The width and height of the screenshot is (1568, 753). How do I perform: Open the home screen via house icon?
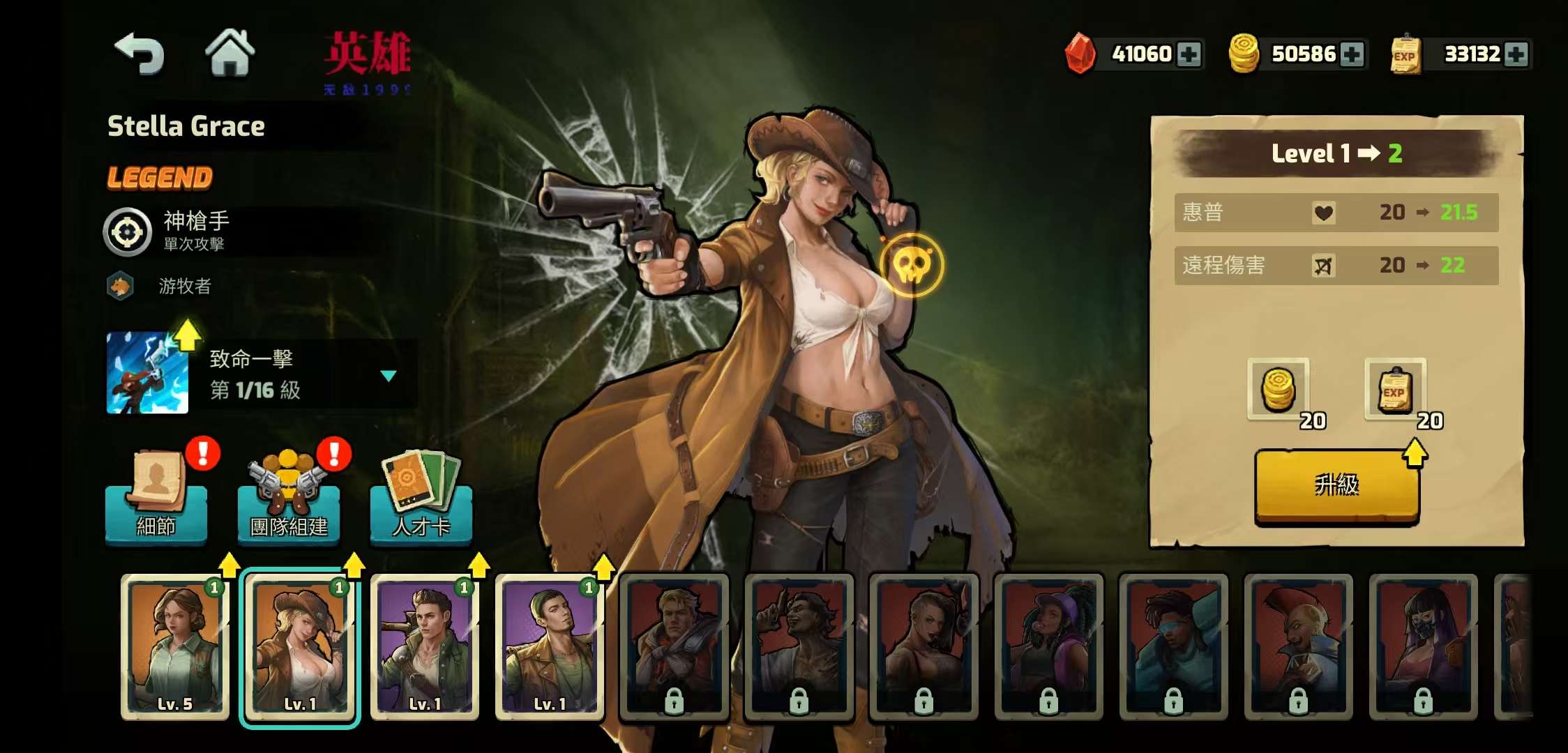tap(229, 52)
